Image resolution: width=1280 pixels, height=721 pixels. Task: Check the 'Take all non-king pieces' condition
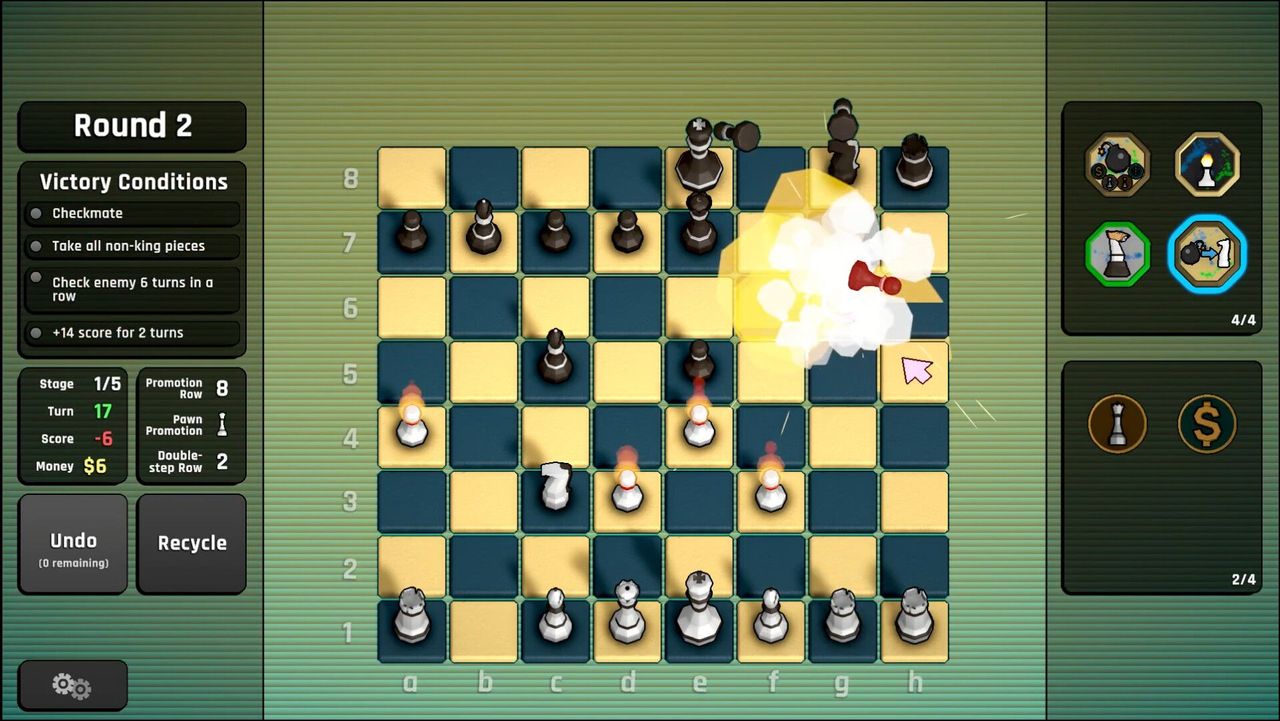click(131, 245)
